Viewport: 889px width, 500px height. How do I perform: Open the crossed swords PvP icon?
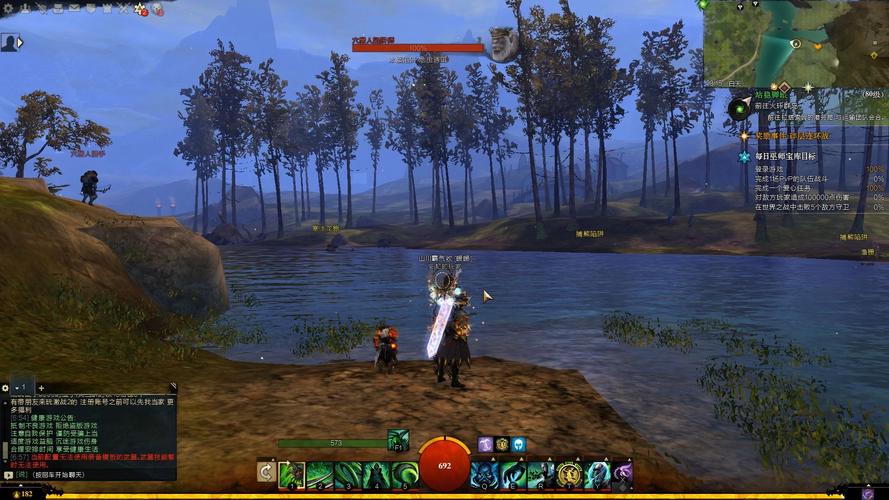click(x=121, y=8)
